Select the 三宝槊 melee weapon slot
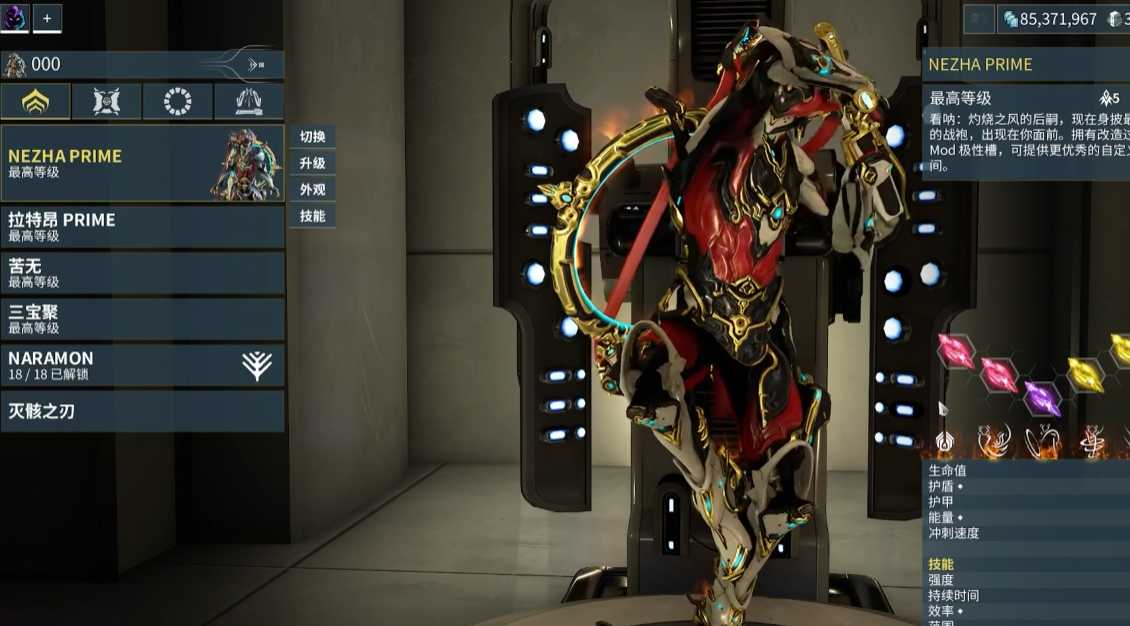The width and height of the screenshot is (1130, 626). click(x=142, y=319)
